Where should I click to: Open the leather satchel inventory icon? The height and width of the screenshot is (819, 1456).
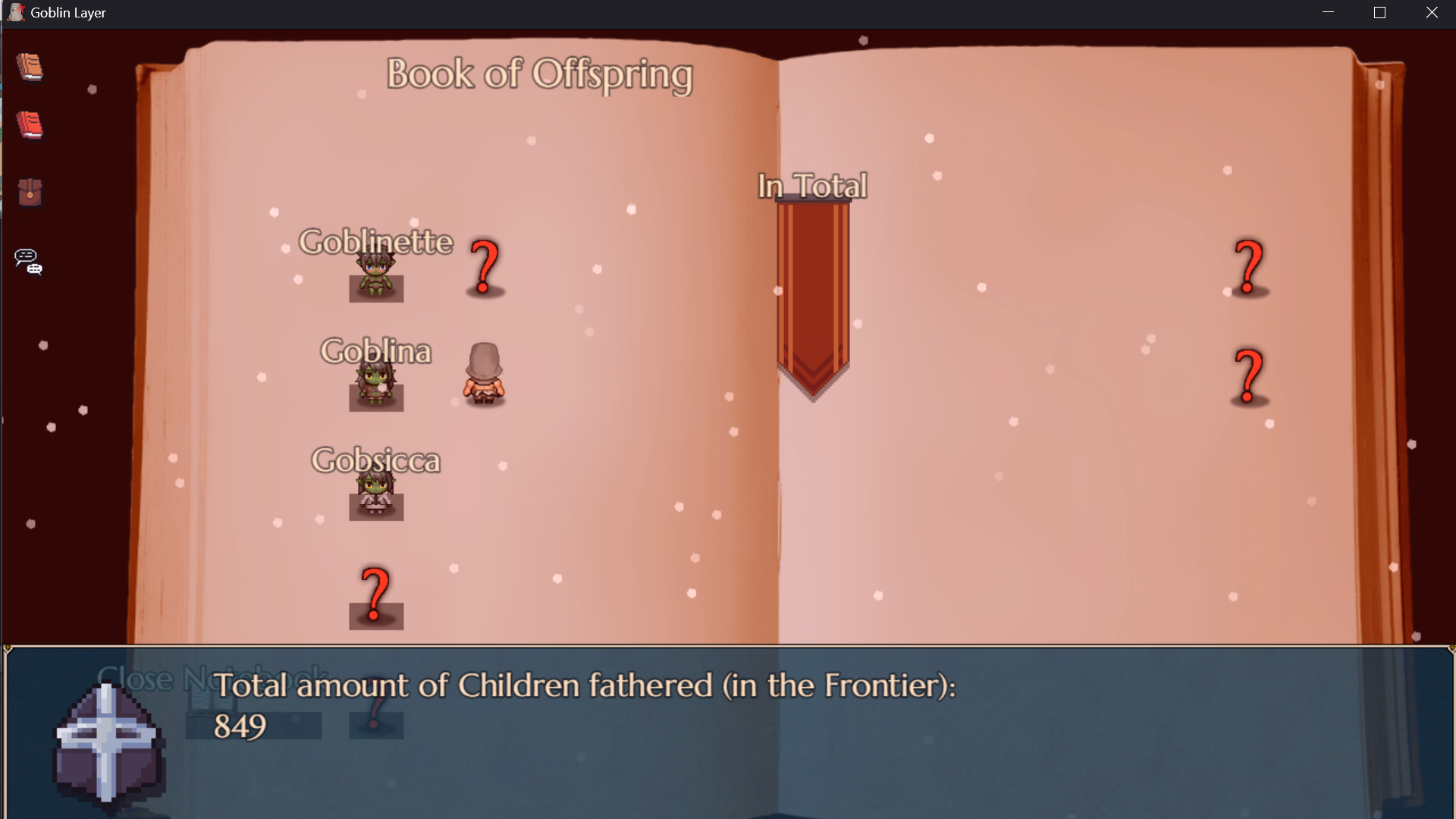(29, 193)
